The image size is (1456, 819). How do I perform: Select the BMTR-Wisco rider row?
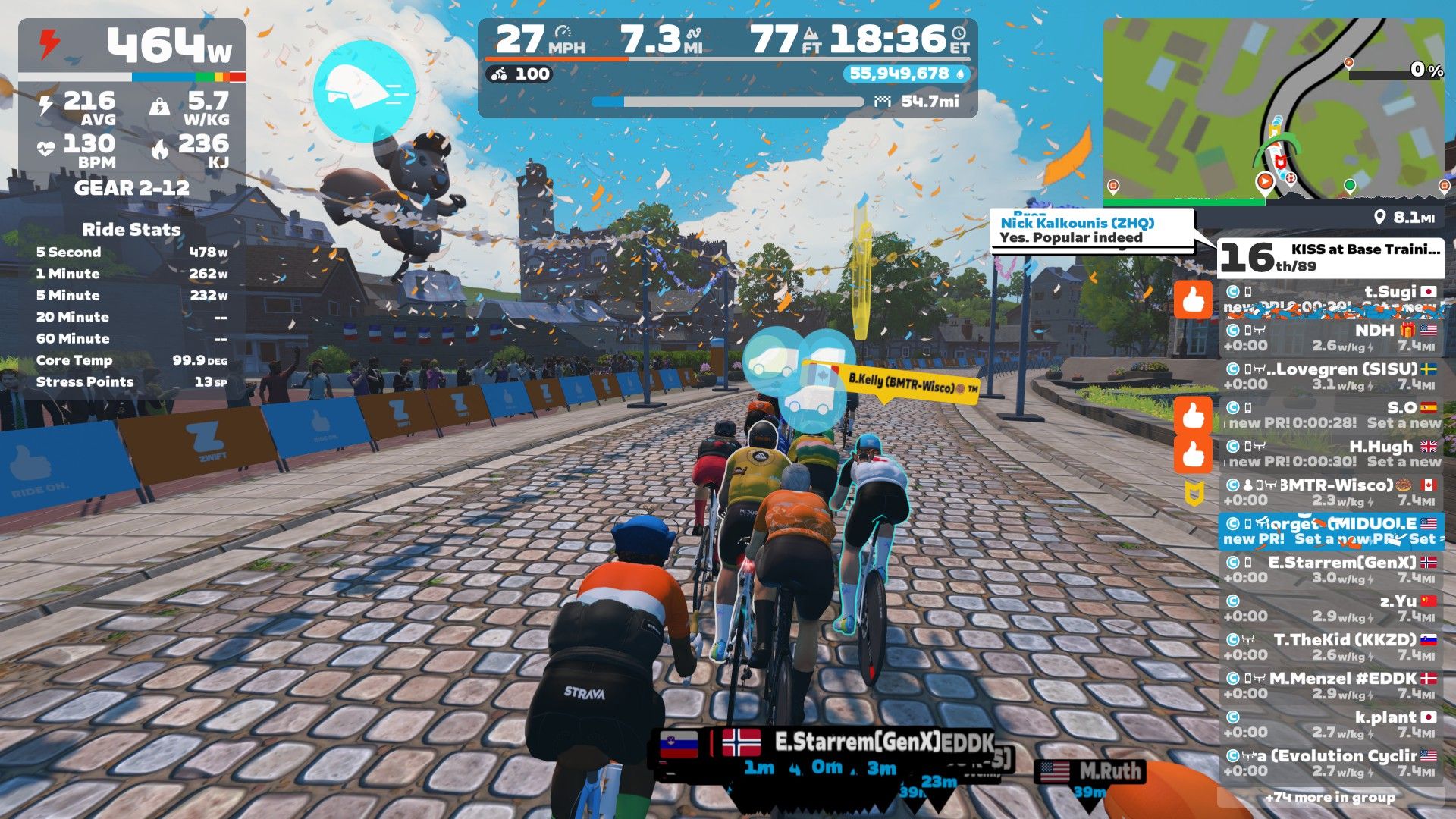[1331, 493]
